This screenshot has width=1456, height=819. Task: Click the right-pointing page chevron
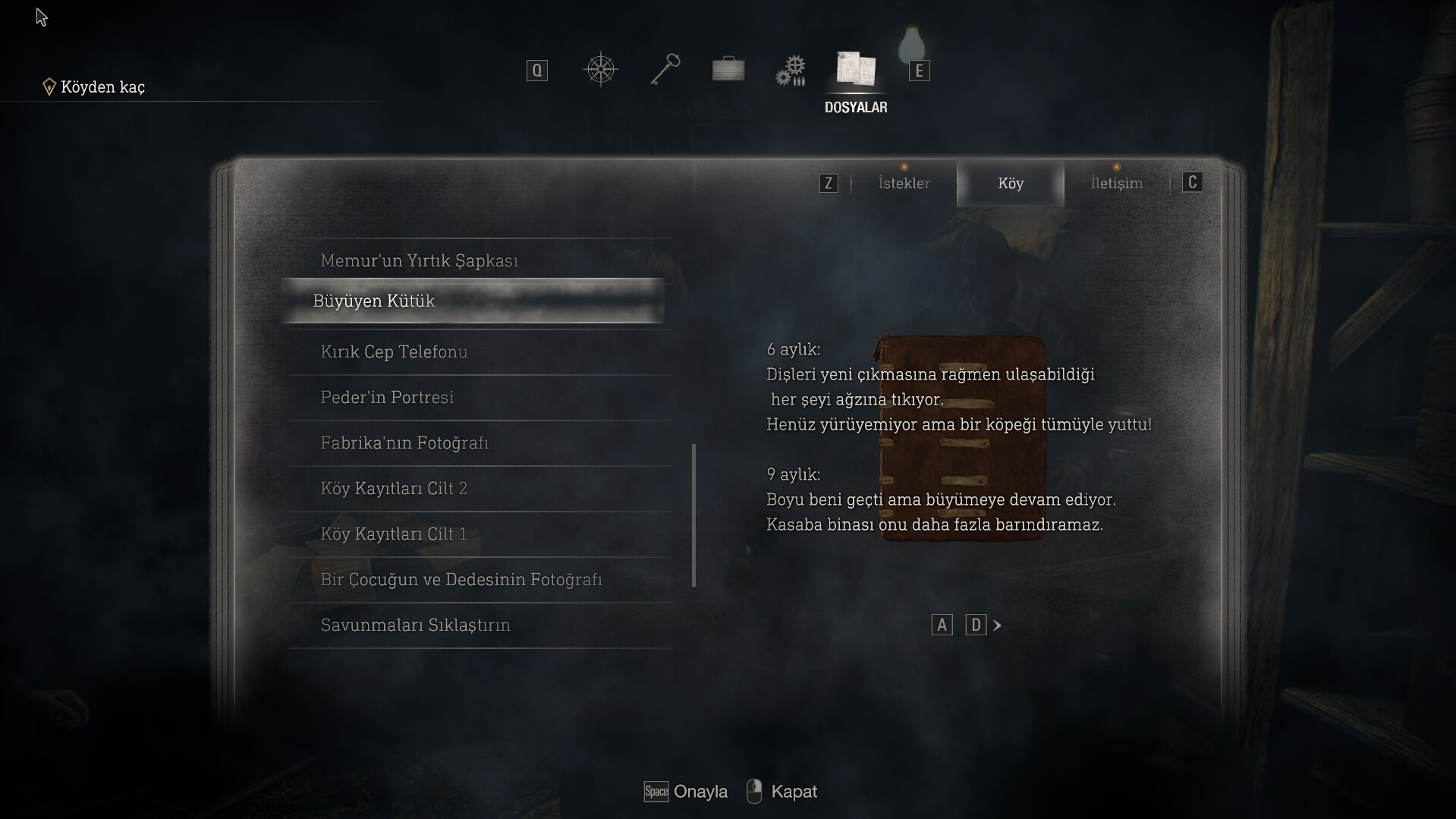coord(996,625)
